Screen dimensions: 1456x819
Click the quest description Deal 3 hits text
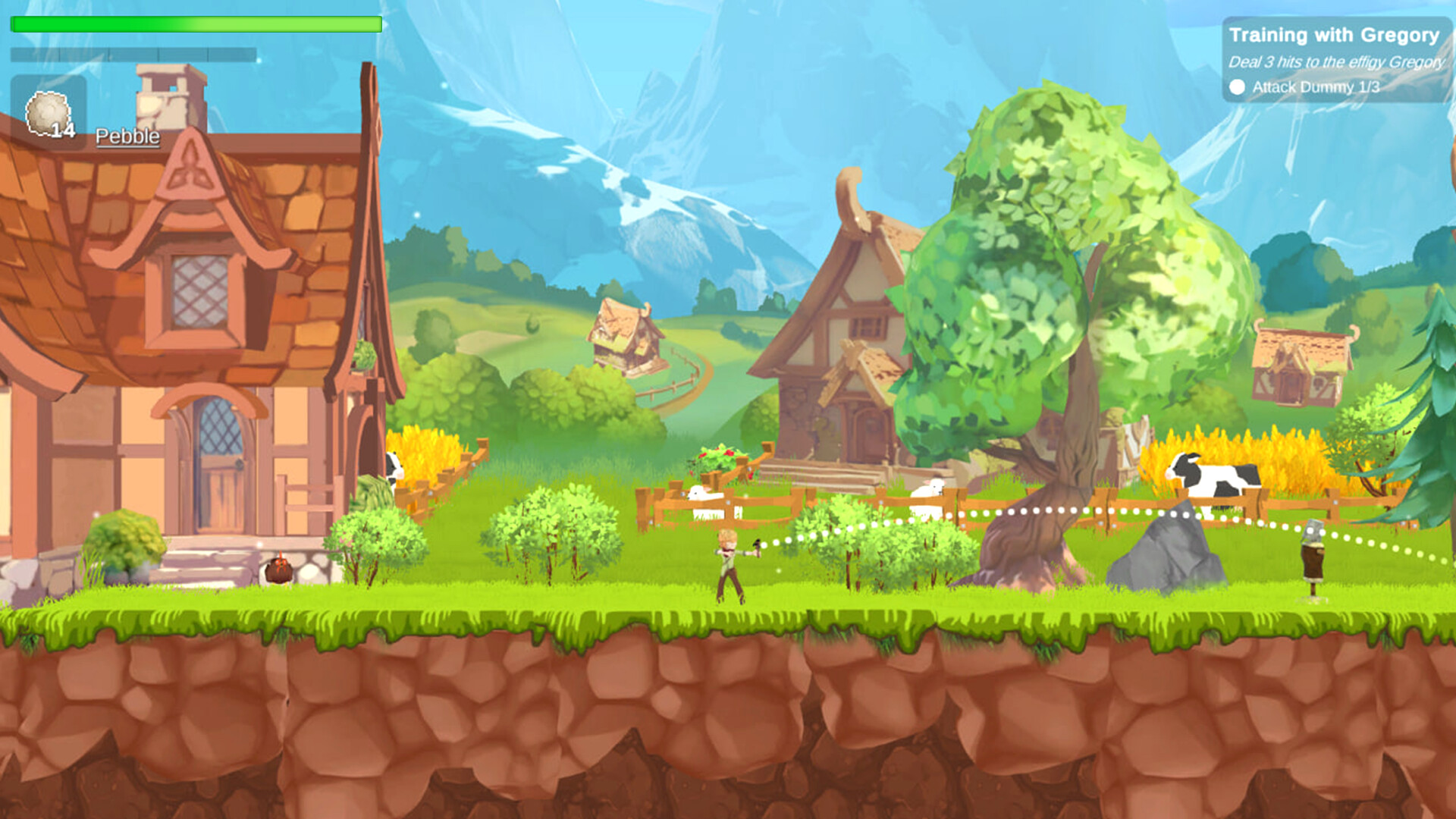click(x=1336, y=62)
